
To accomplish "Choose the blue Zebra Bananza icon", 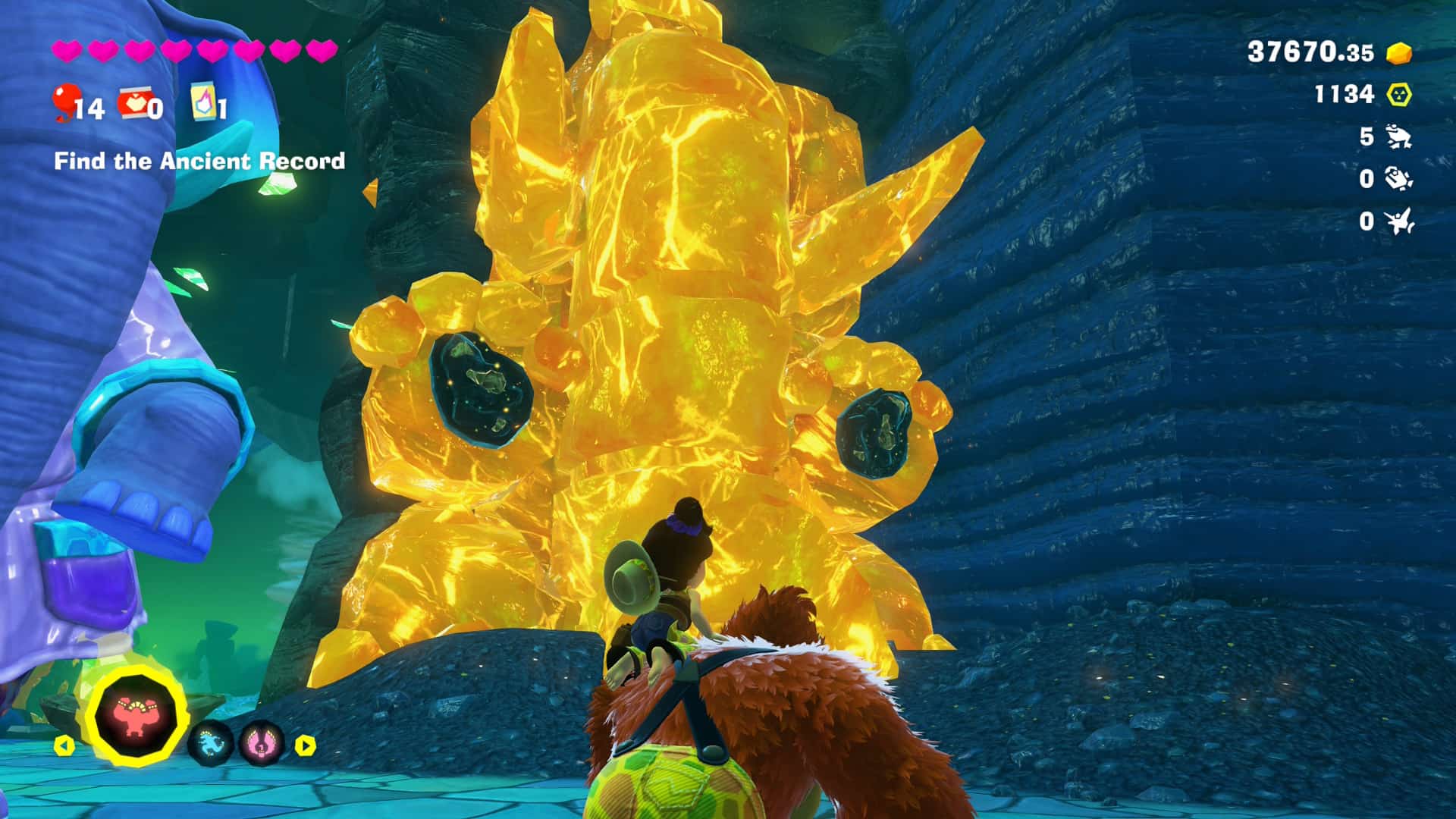I will pos(209,744).
